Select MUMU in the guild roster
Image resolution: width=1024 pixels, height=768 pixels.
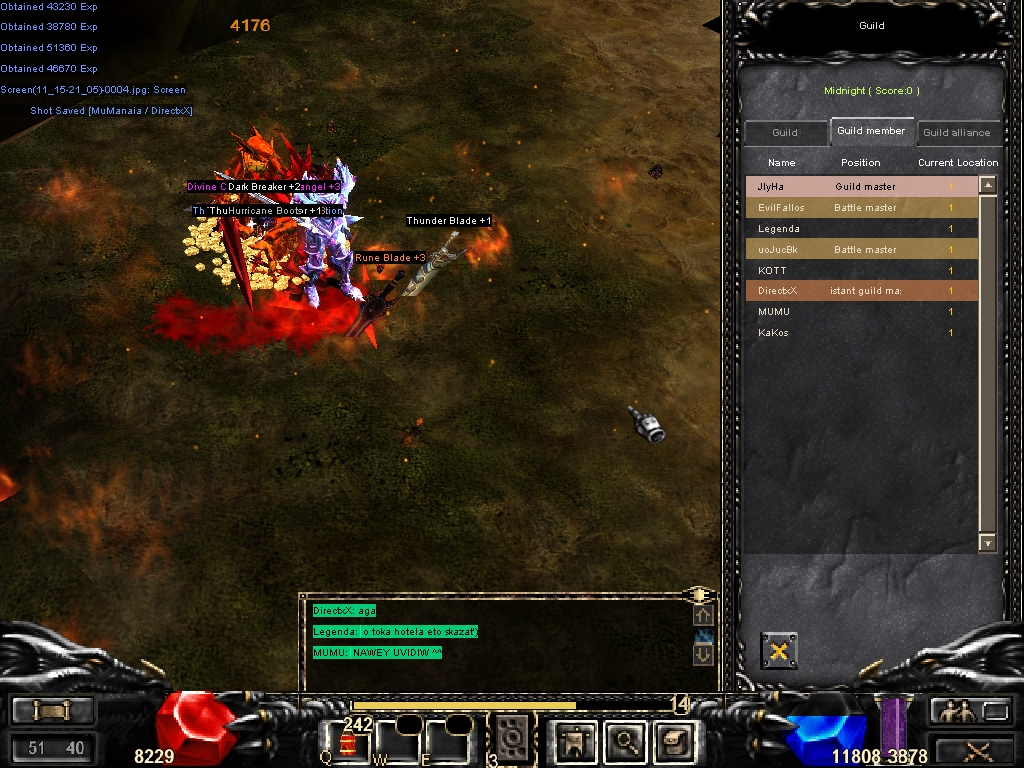click(860, 312)
